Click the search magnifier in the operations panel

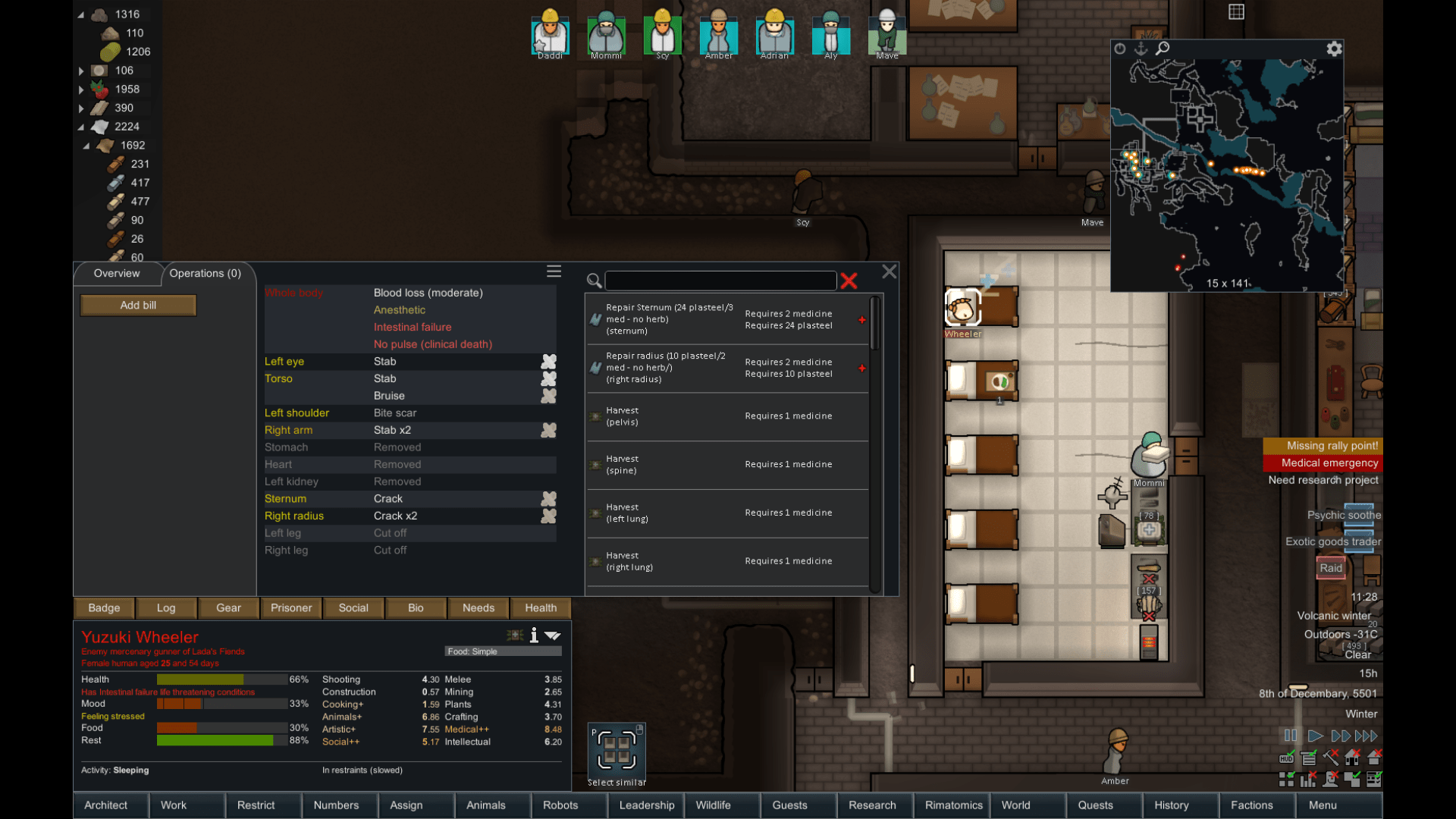(594, 281)
